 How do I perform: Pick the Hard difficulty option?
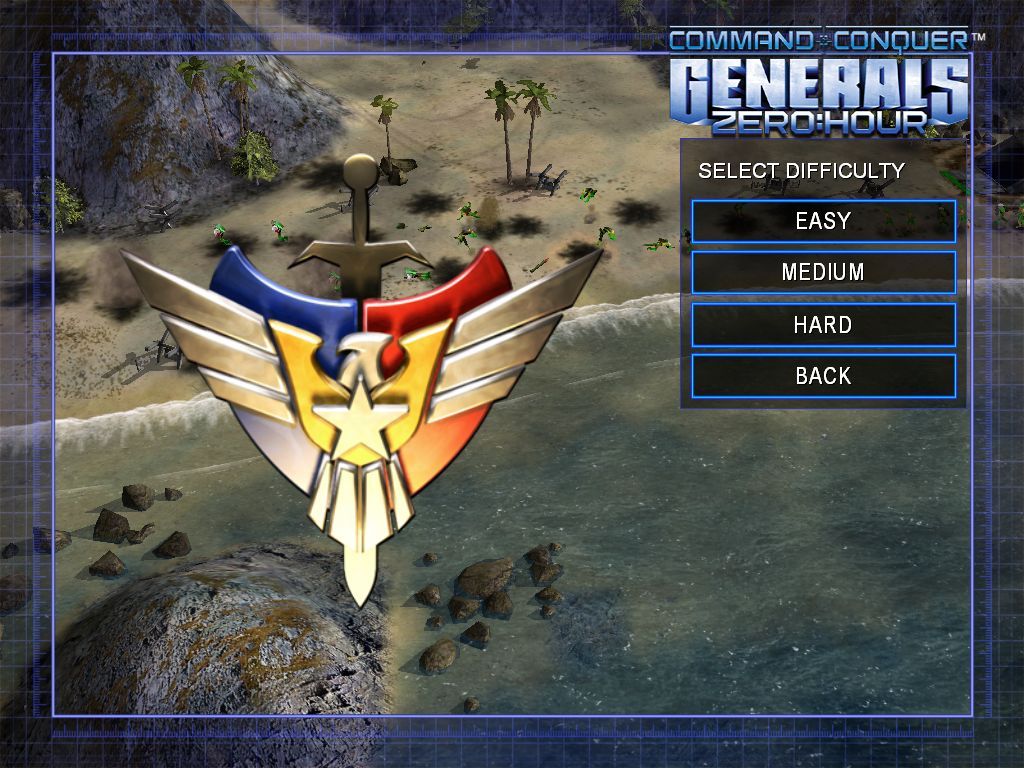[x=823, y=324]
